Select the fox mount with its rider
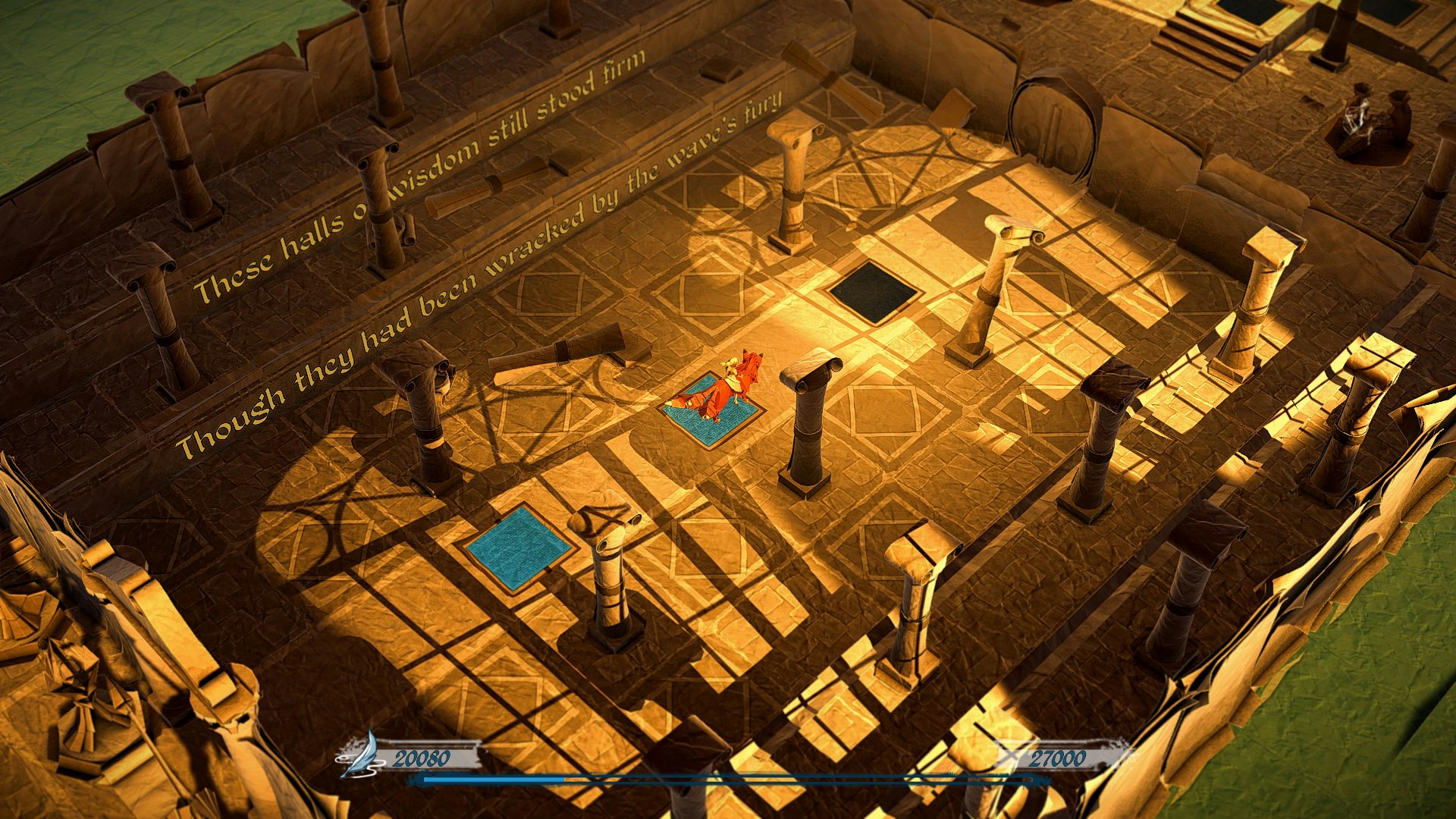 coord(732,383)
